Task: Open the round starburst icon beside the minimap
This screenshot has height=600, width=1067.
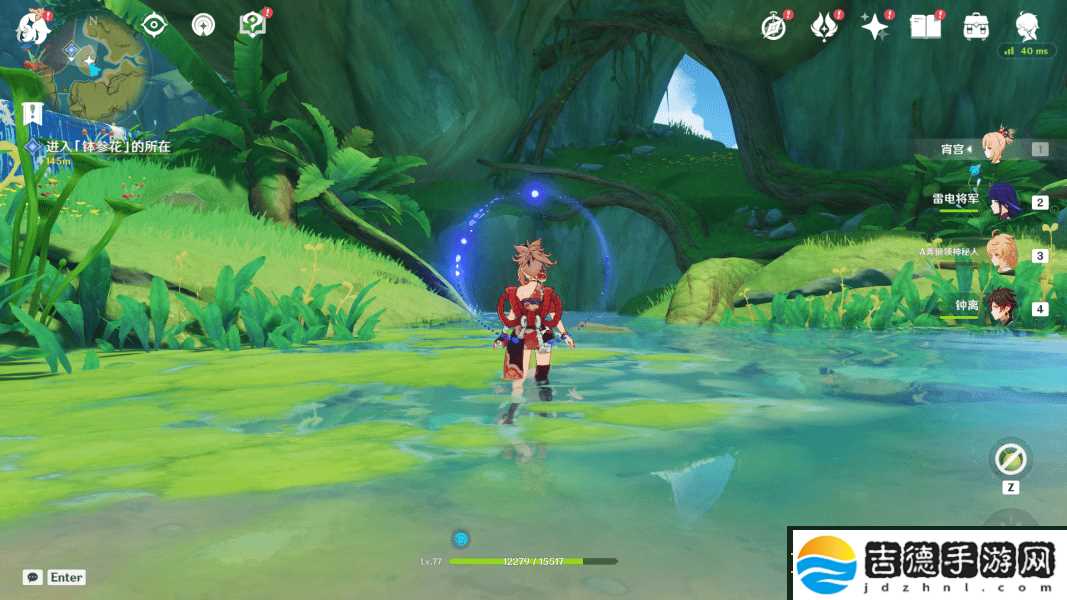Action: [x=203, y=25]
